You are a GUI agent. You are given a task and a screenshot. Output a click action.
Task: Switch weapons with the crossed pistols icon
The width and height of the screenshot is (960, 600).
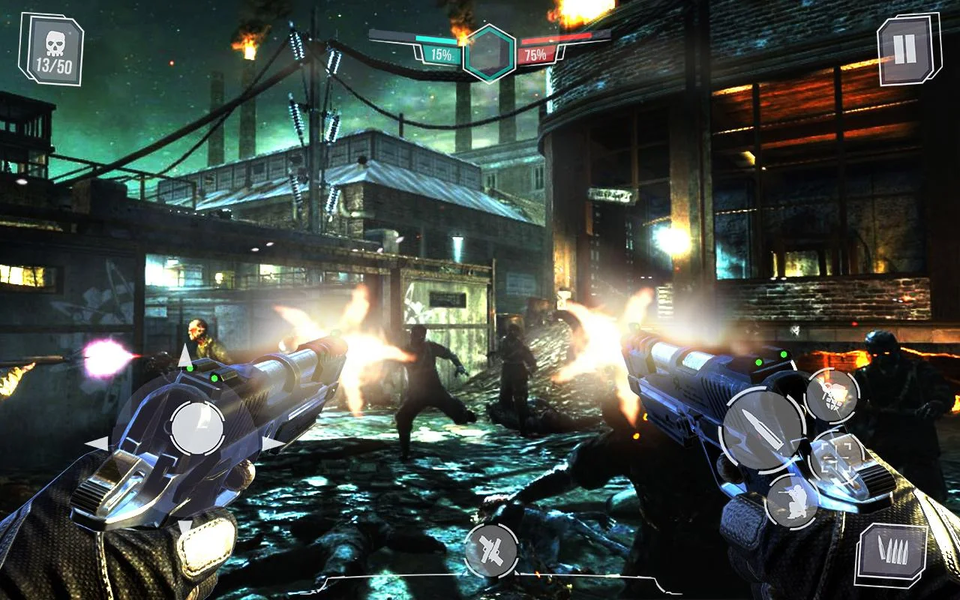tap(492, 549)
